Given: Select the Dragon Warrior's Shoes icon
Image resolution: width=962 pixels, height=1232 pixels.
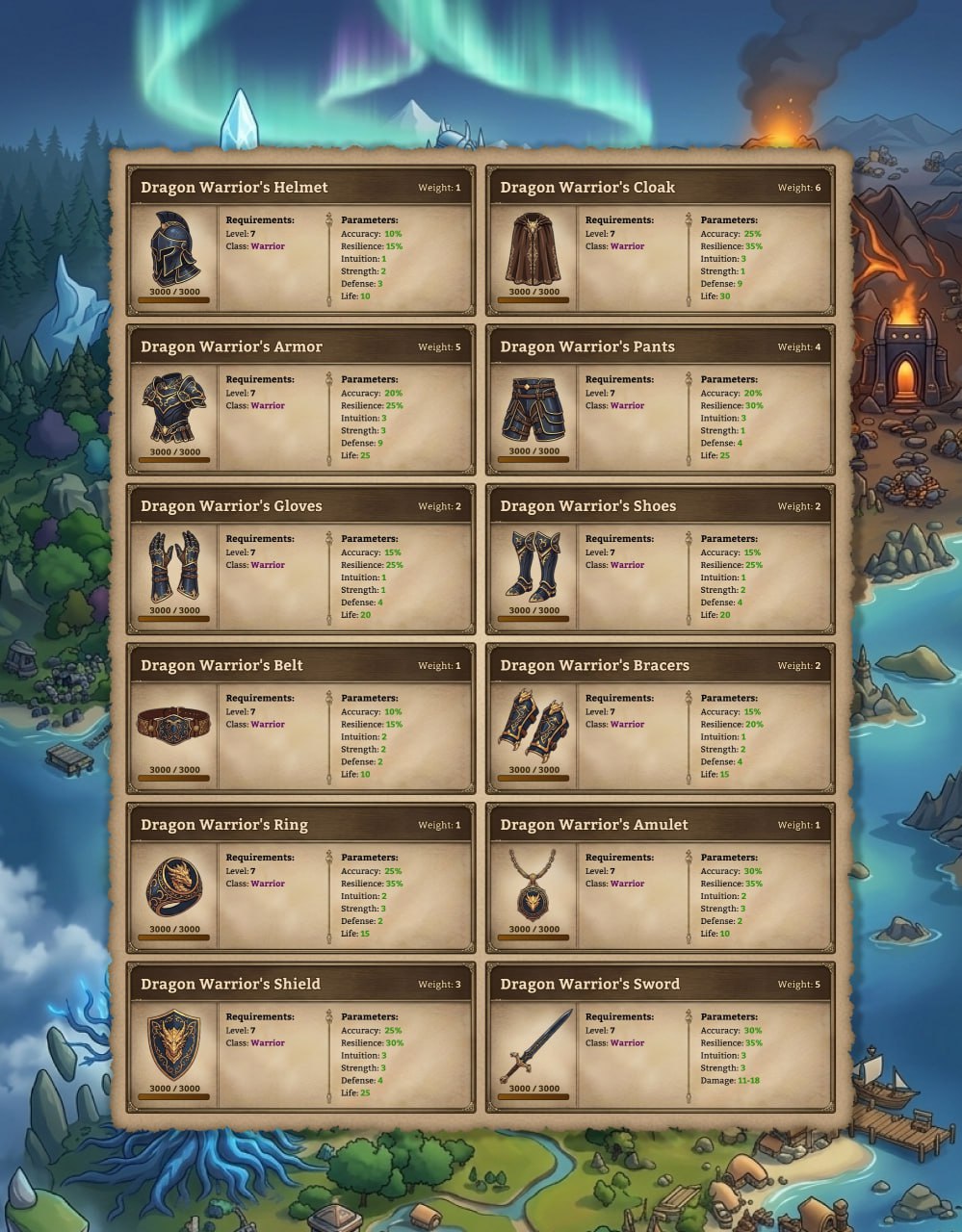Looking at the screenshot, I should [533, 567].
